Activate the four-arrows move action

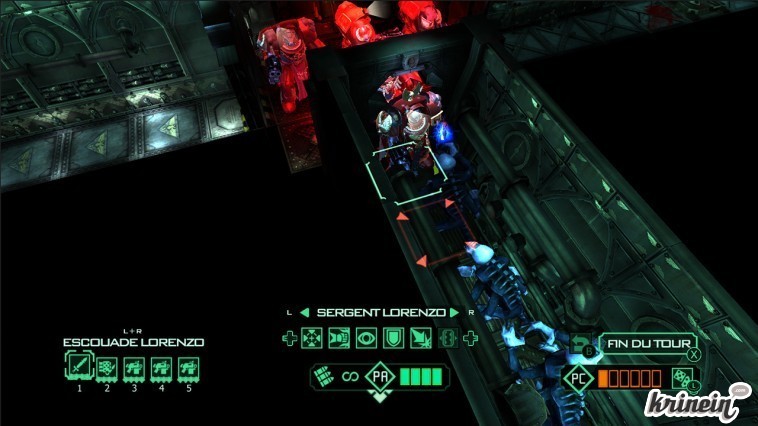(x=311, y=338)
